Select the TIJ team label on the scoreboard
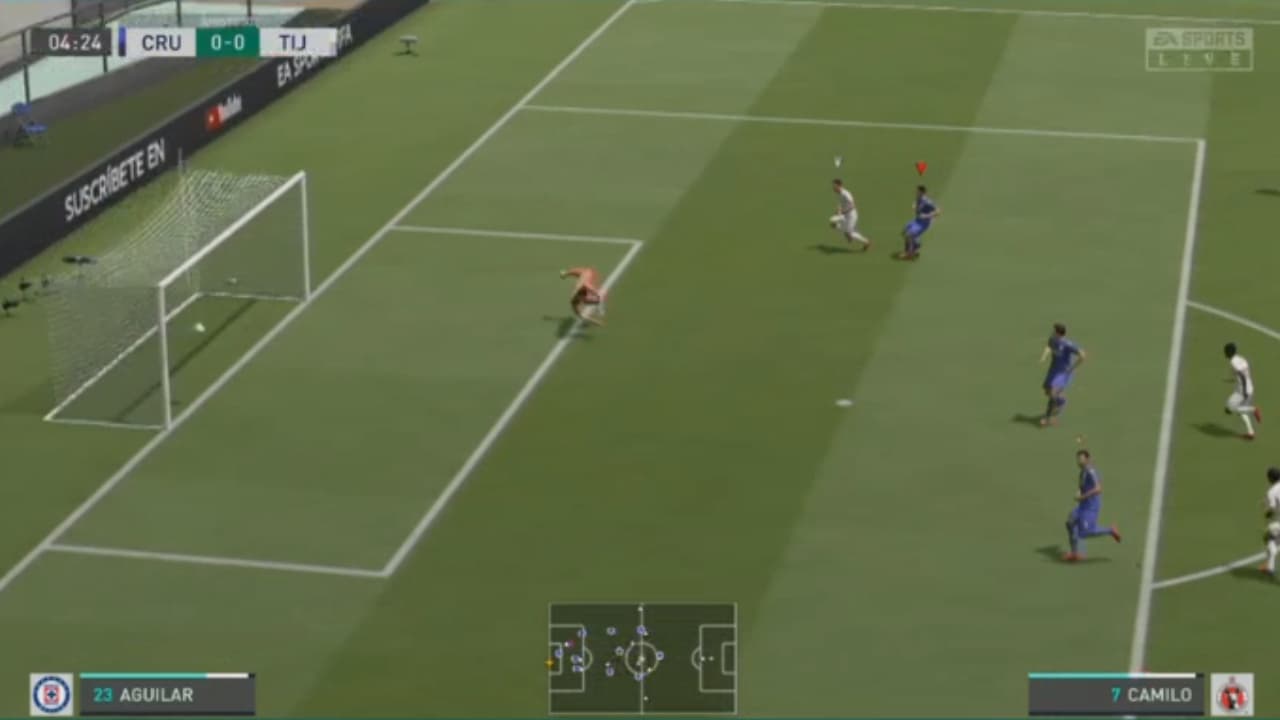1280x720 pixels. [290, 43]
